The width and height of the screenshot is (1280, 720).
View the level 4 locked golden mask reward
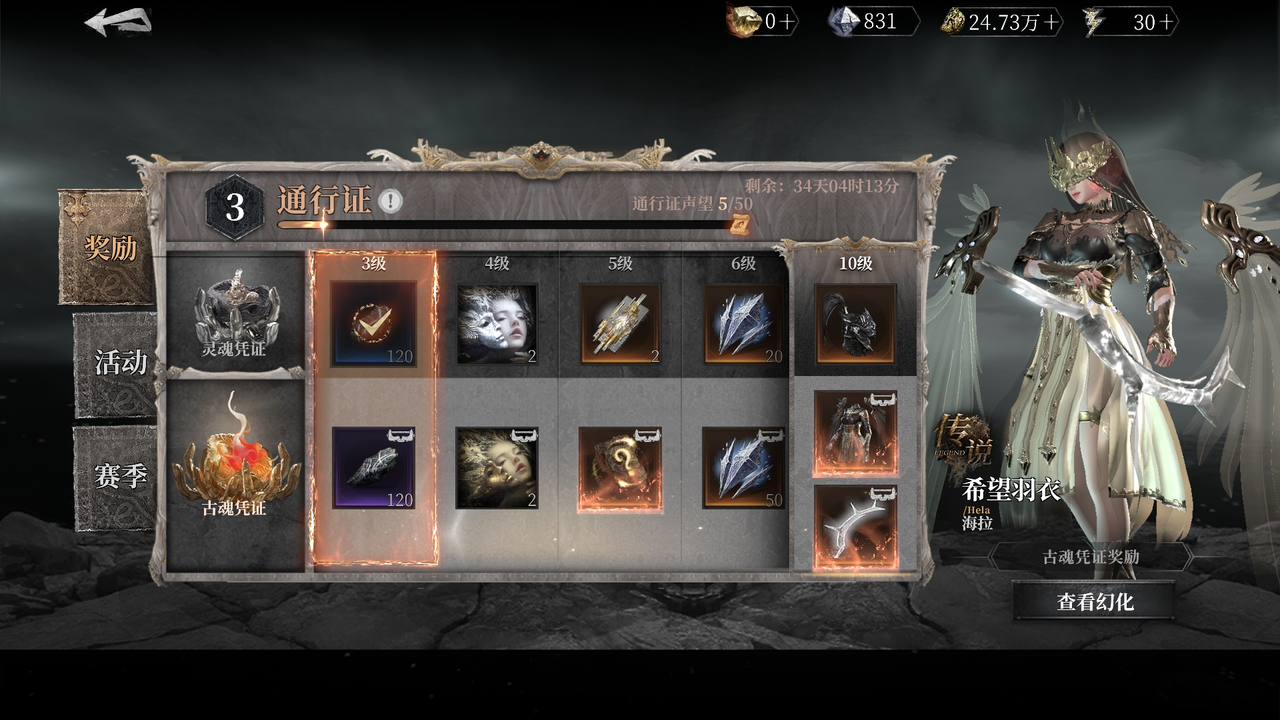(497, 468)
